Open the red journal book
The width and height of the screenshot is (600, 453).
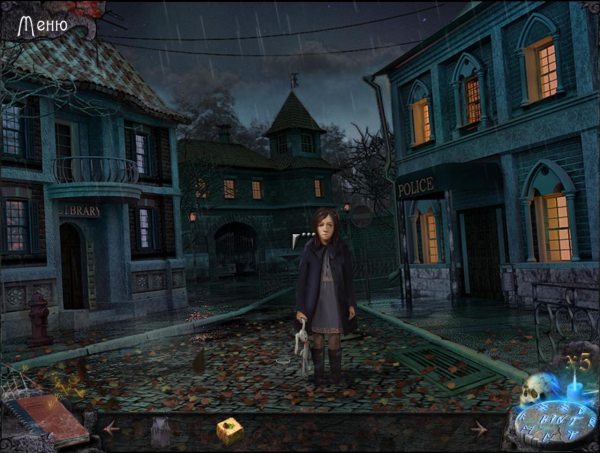point(49,415)
